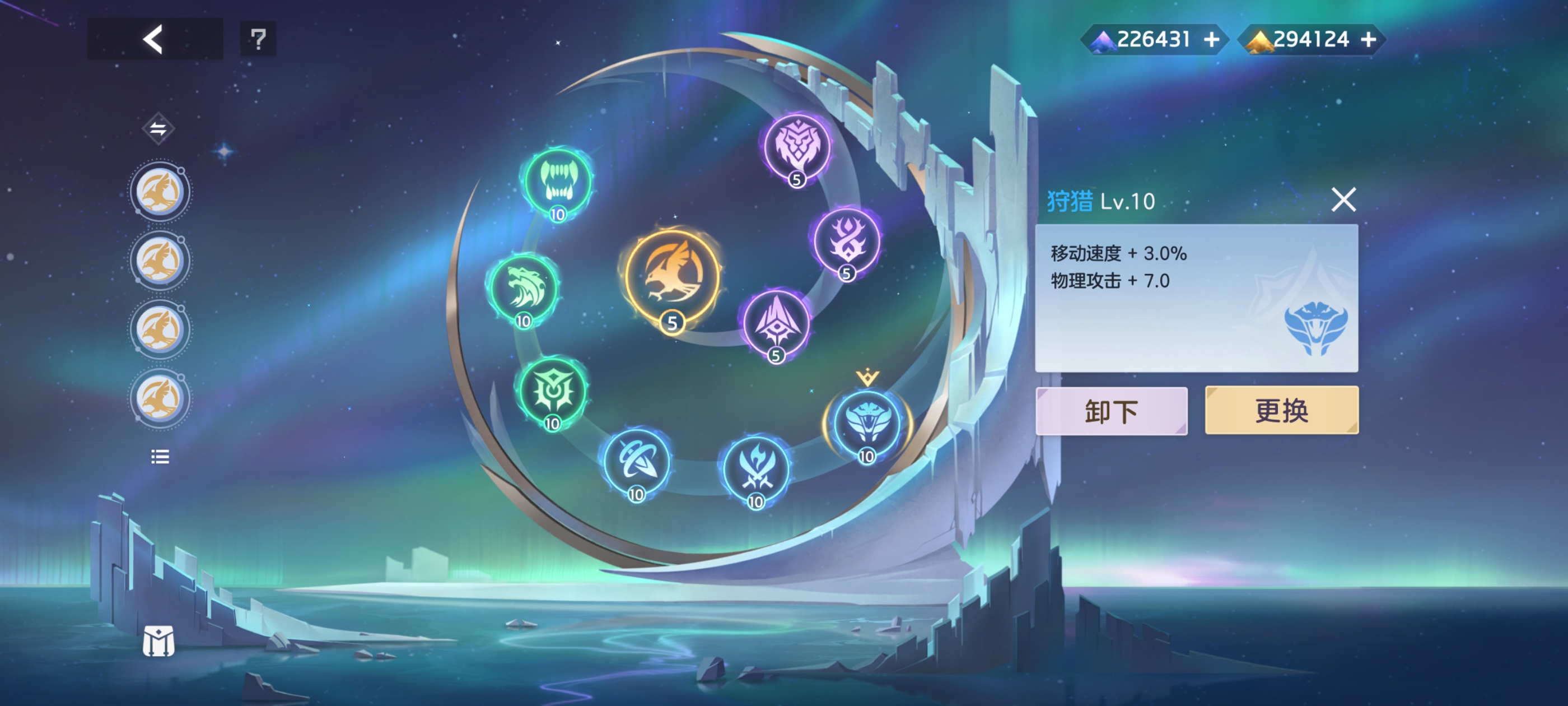Open the help question mark
Screen dimensions: 1568x706
[258, 39]
